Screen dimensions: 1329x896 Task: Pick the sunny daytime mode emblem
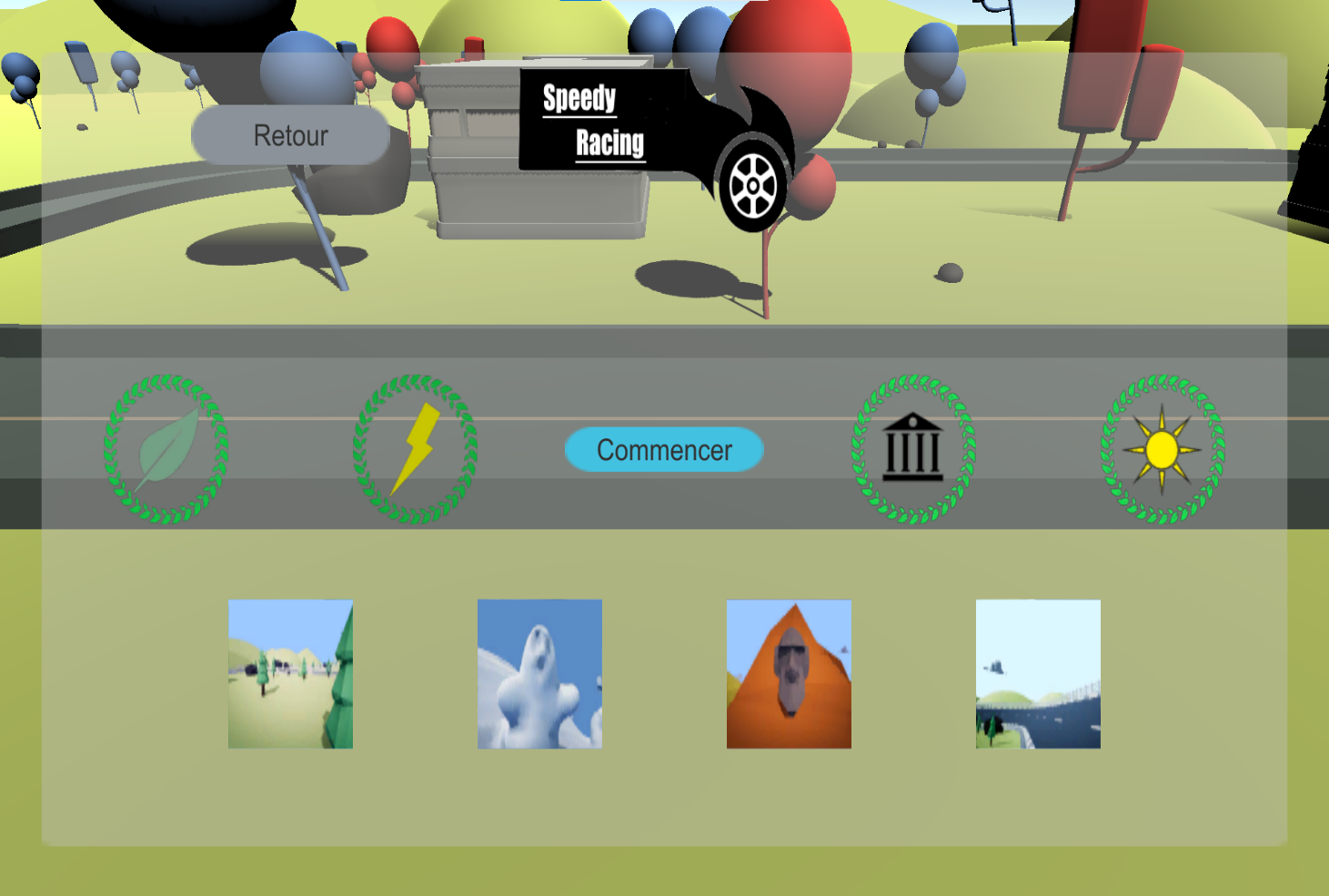pyautogui.click(x=1161, y=449)
